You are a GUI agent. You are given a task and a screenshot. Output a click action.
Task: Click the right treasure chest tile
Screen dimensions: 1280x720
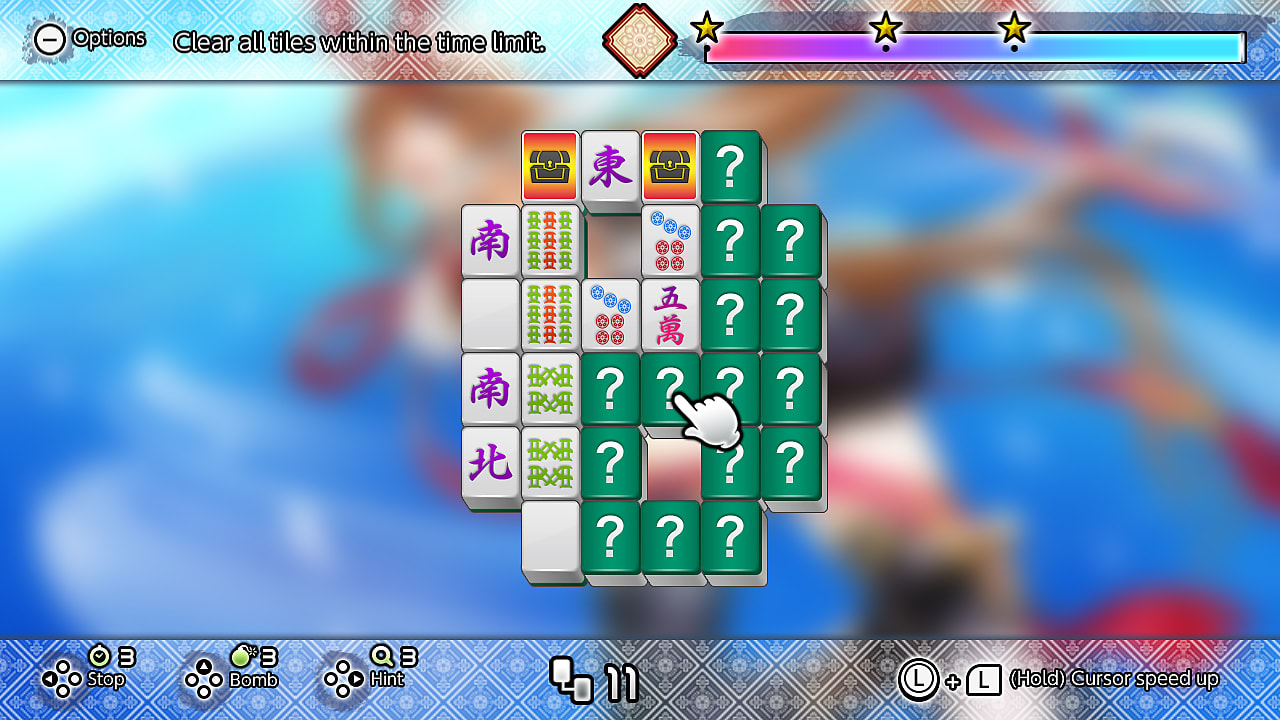click(x=672, y=167)
